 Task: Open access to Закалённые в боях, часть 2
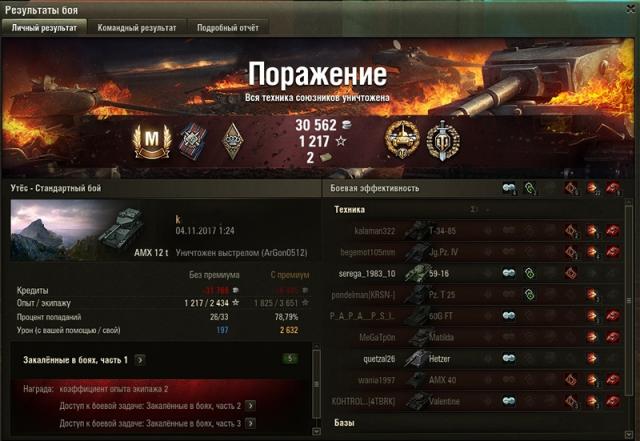(250, 405)
